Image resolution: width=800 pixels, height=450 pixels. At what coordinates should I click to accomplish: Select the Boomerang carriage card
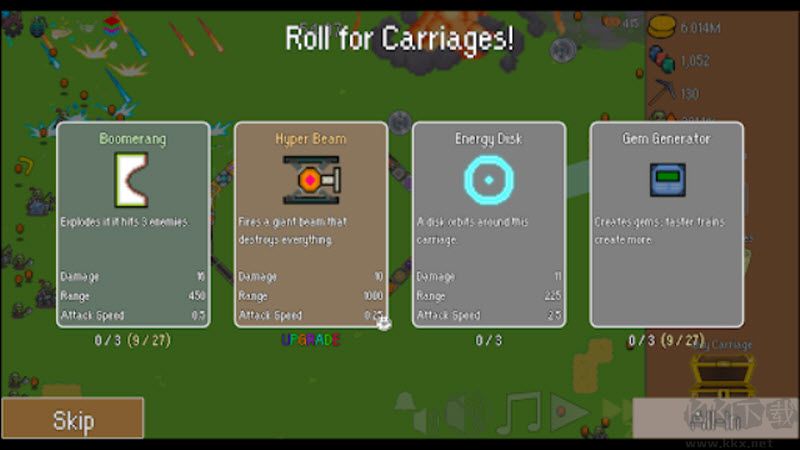(x=133, y=225)
